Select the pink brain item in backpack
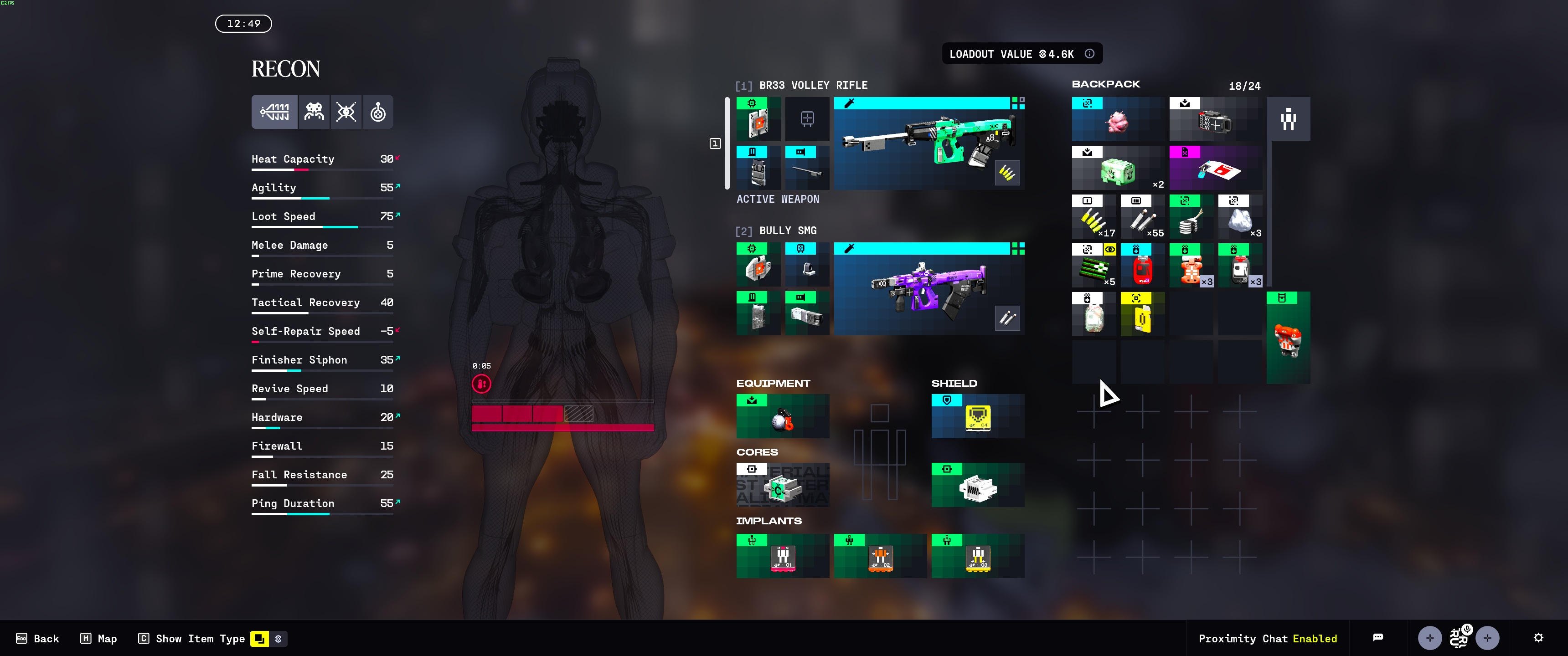Screen dimensions: 1568x656 [x=1118, y=120]
